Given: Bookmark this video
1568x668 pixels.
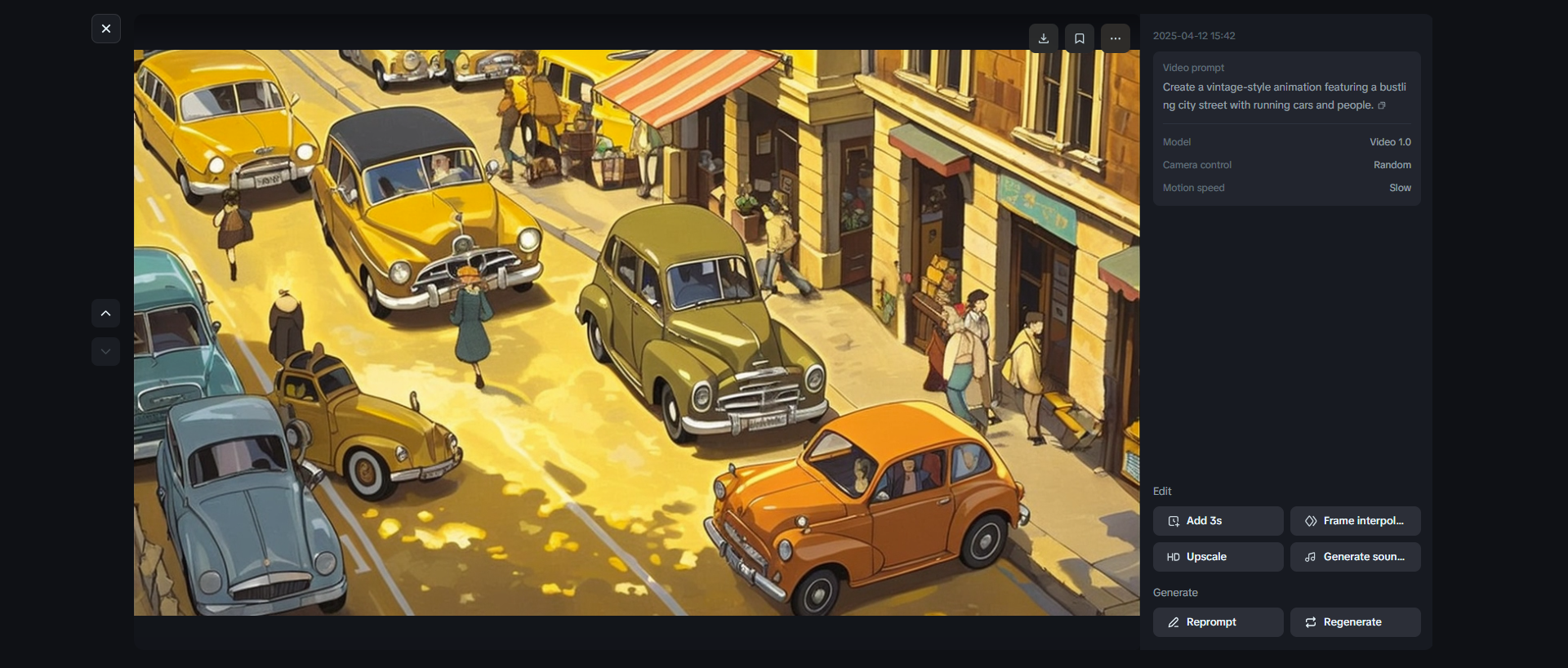Looking at the screenshot, I should 1079,38.
